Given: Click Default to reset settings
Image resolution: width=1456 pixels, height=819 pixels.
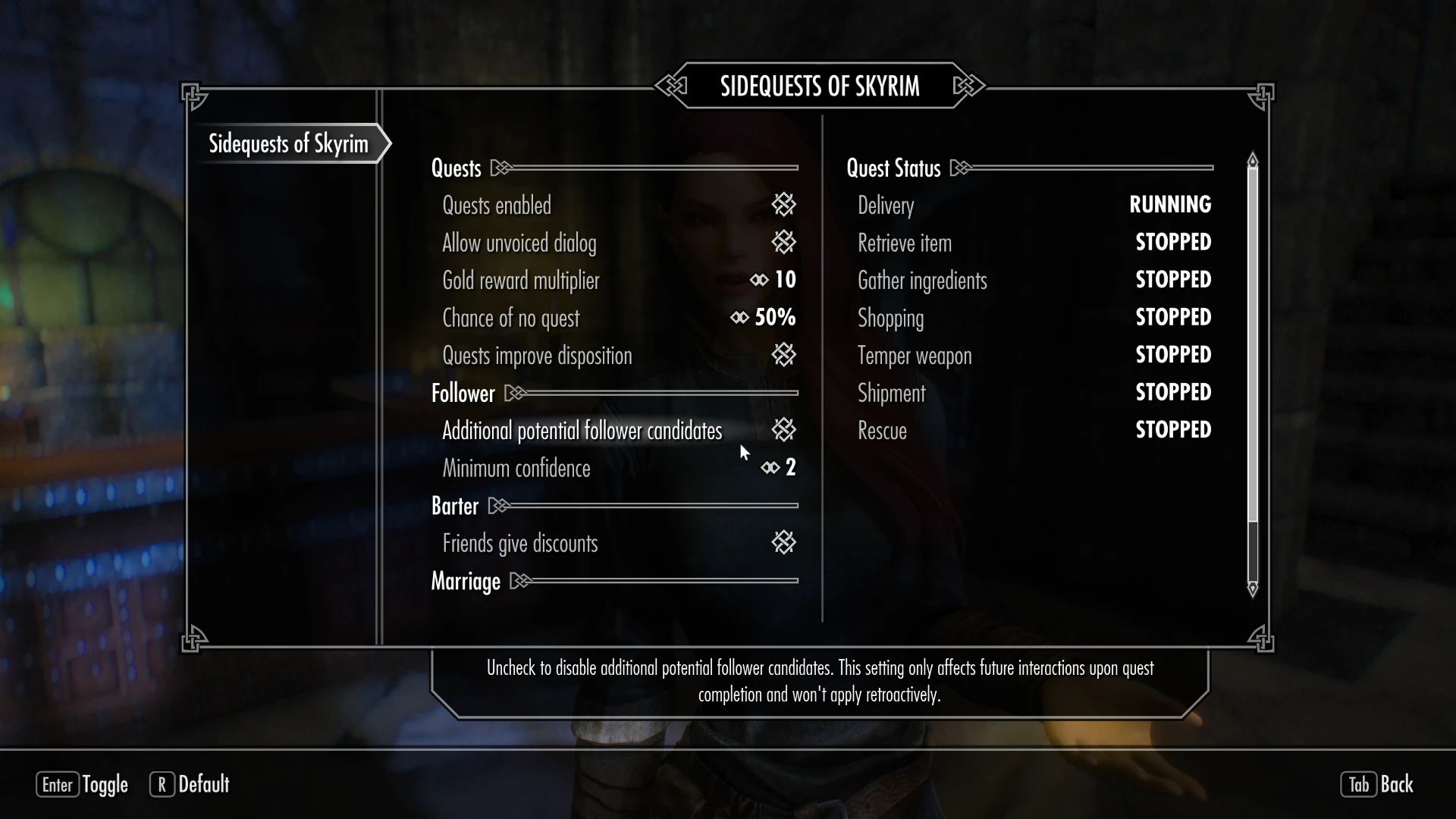Looking at the screenshot, I should [x=202, y=785].
